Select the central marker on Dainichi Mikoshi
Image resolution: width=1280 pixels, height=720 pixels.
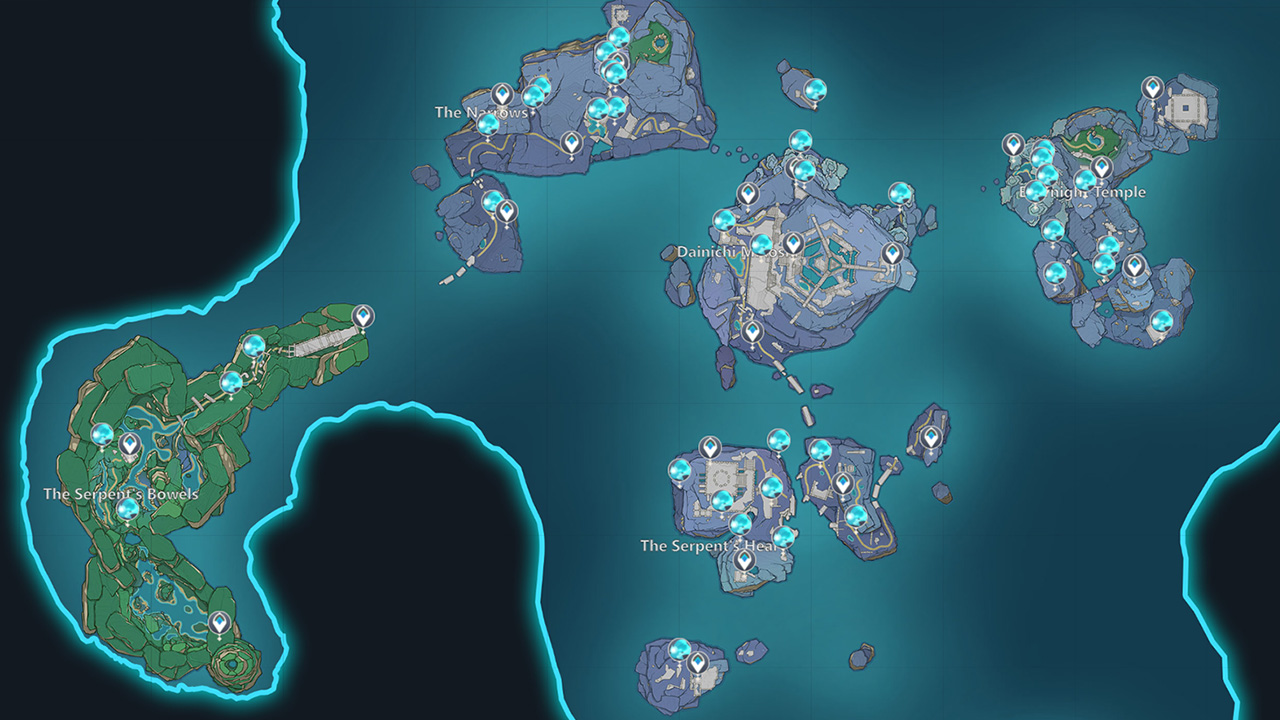pos(792,243)
